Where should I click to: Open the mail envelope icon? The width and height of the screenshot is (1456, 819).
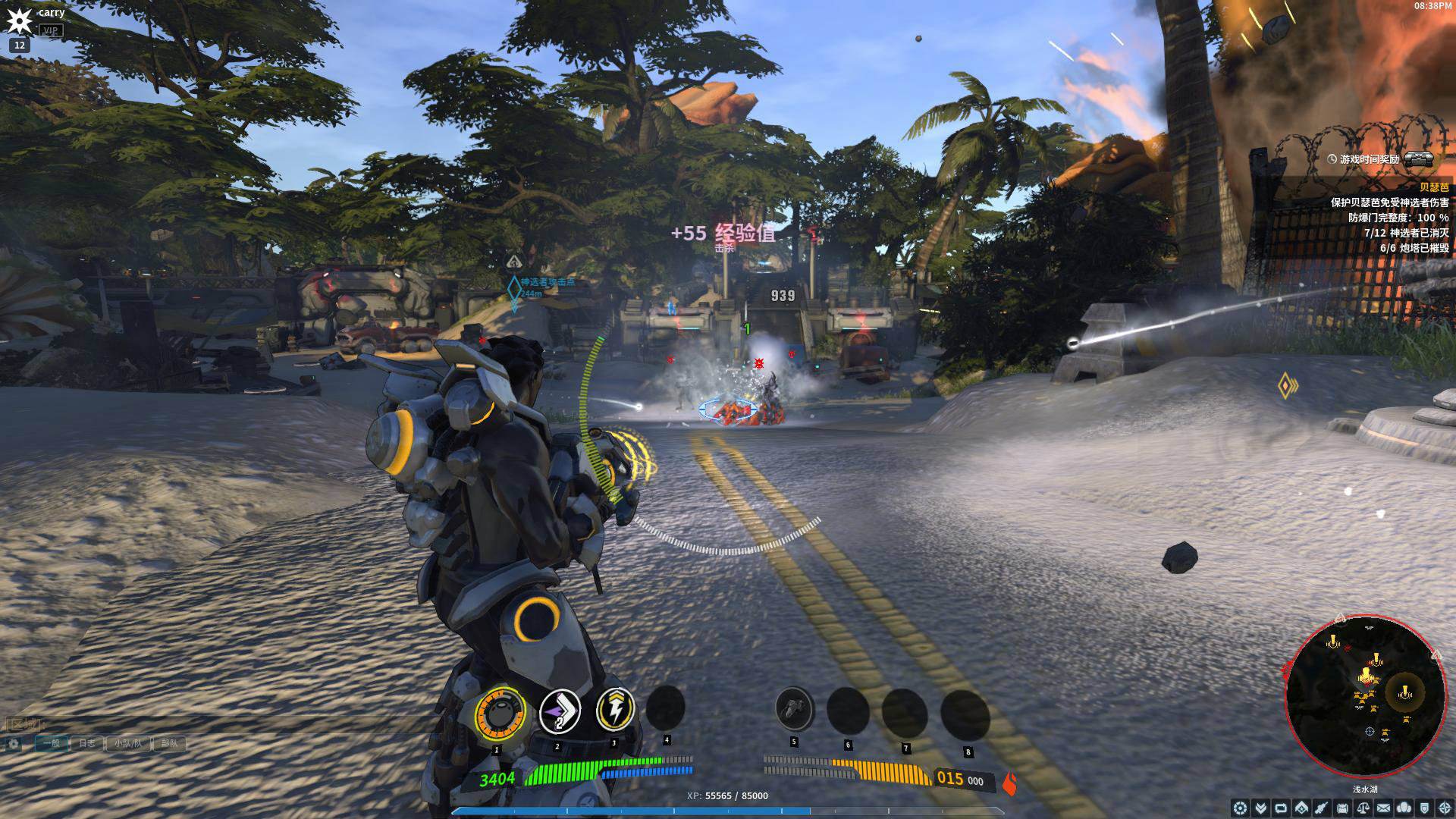pos(1384,808)
